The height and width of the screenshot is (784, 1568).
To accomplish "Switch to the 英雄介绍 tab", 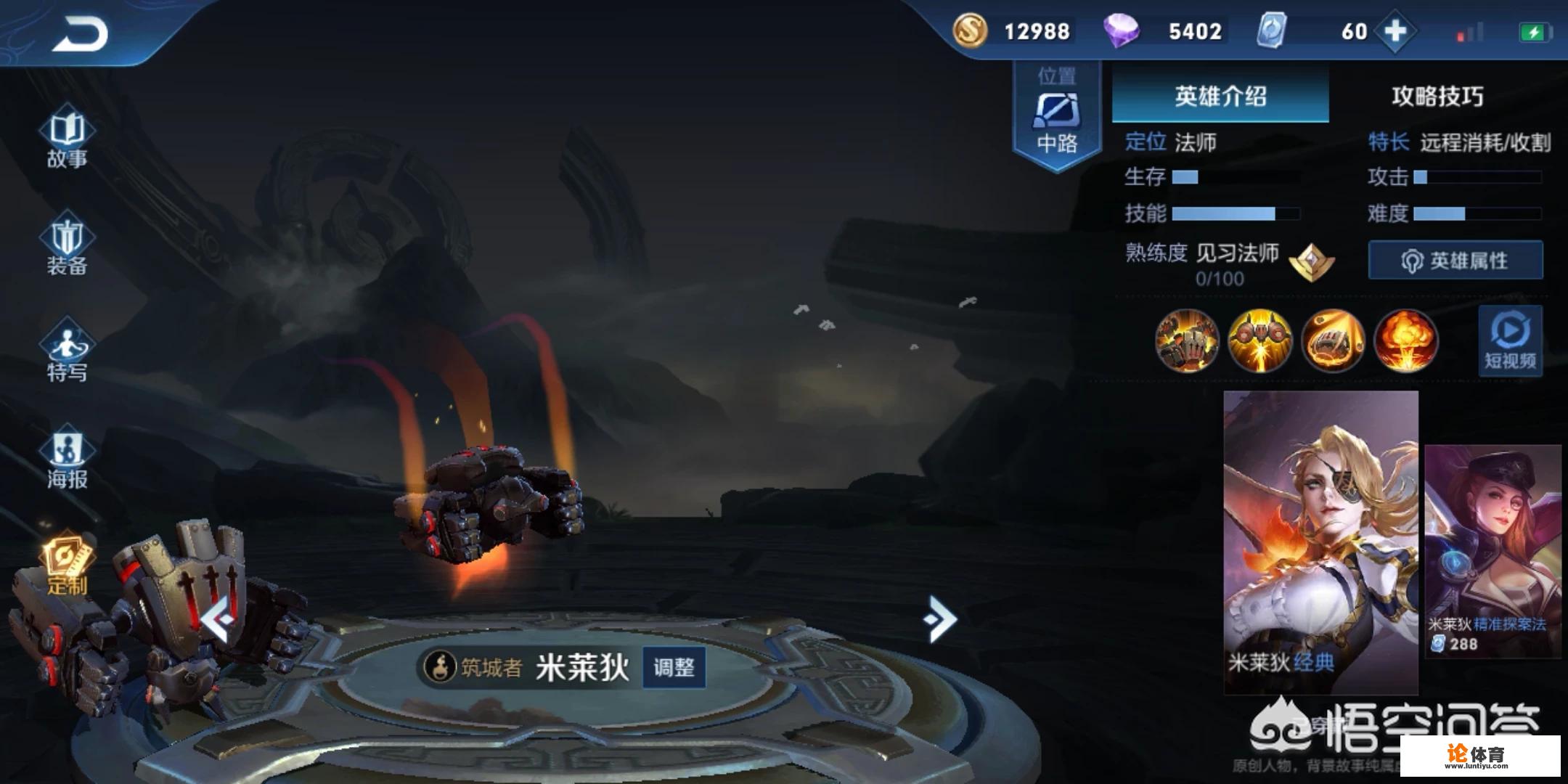I will coord(1221,97).
